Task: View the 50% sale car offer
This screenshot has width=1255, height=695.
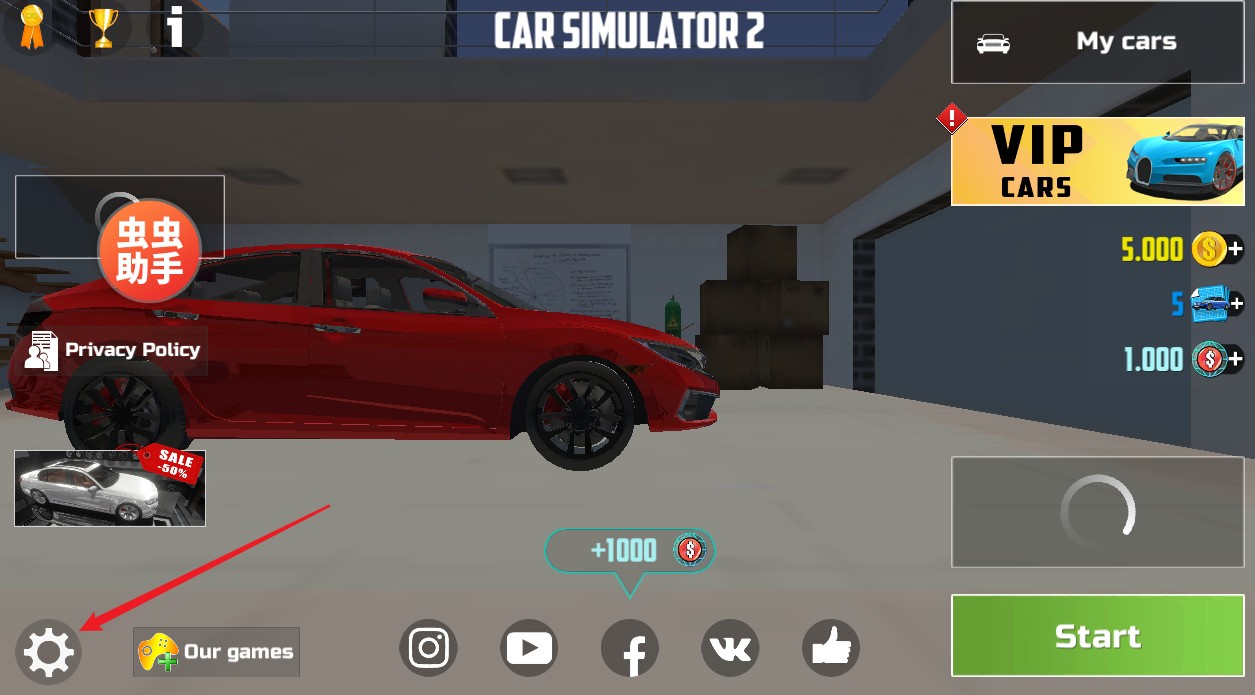Action: [110, 488]
